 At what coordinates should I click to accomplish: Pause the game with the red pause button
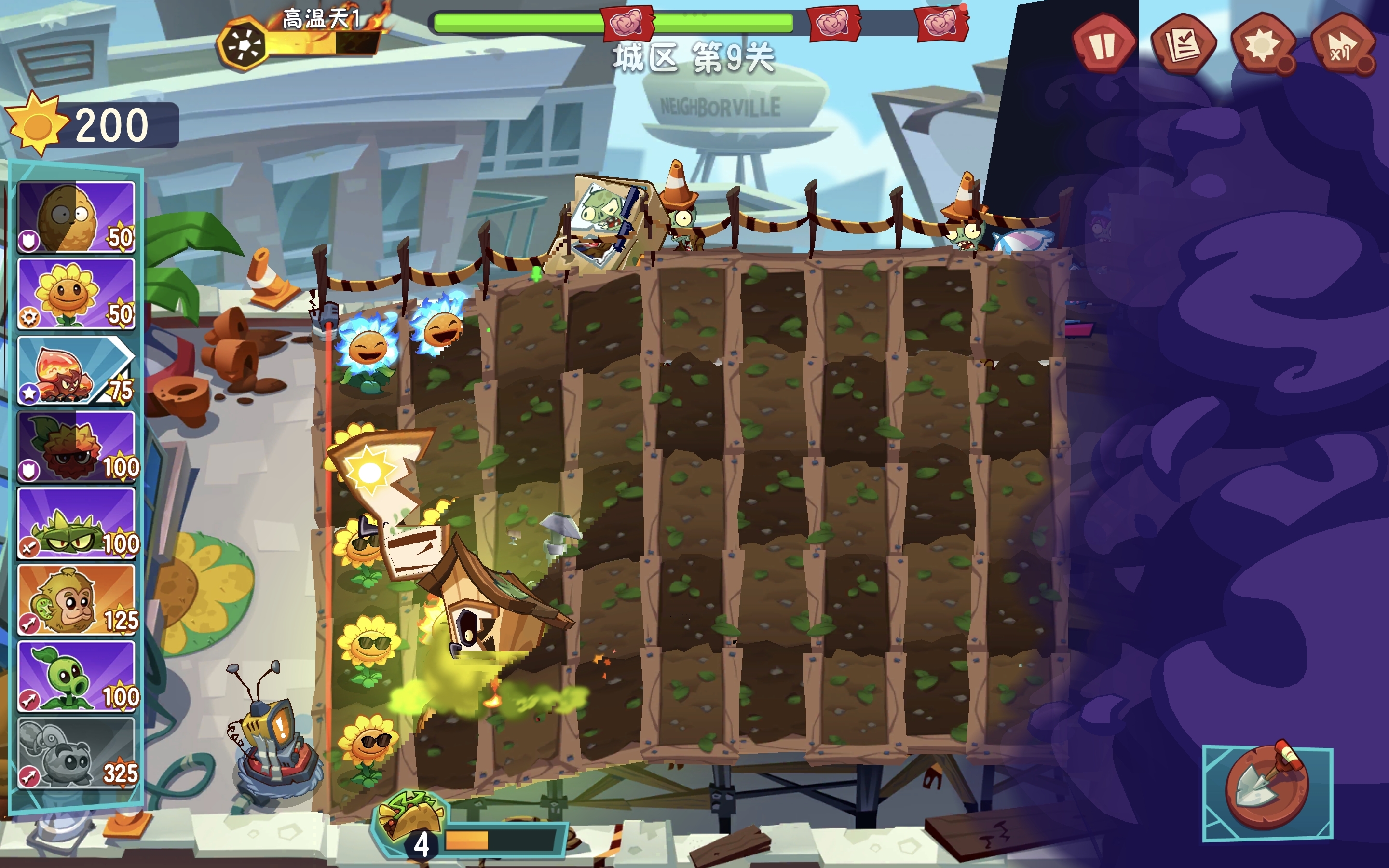1102,44
